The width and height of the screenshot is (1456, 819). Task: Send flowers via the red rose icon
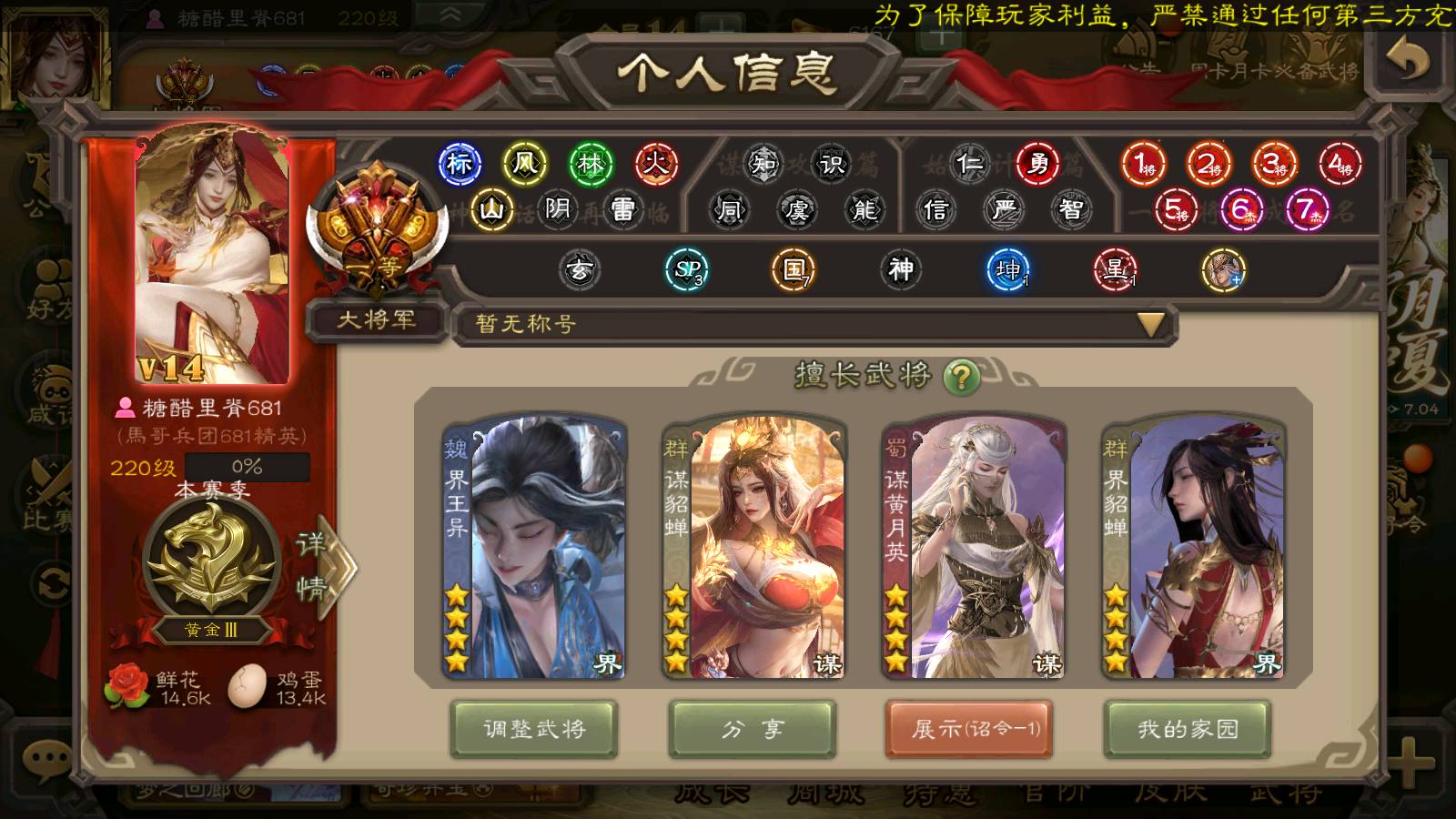tap(127, 686)
